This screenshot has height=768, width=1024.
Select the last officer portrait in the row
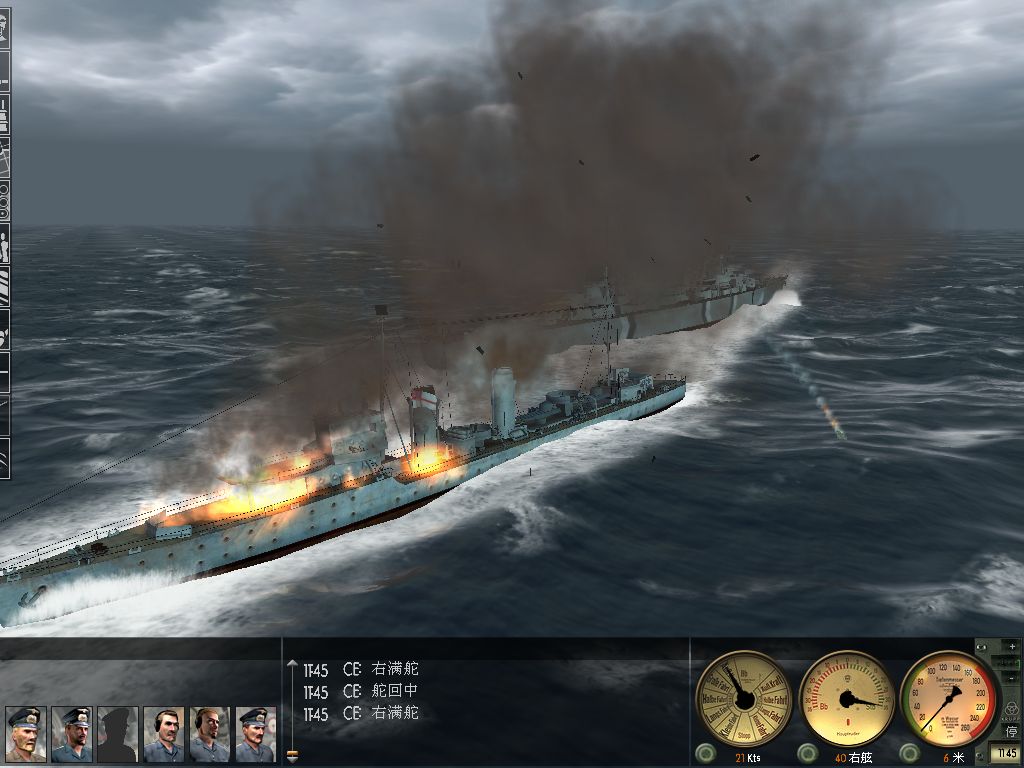[x=255, y=734]
